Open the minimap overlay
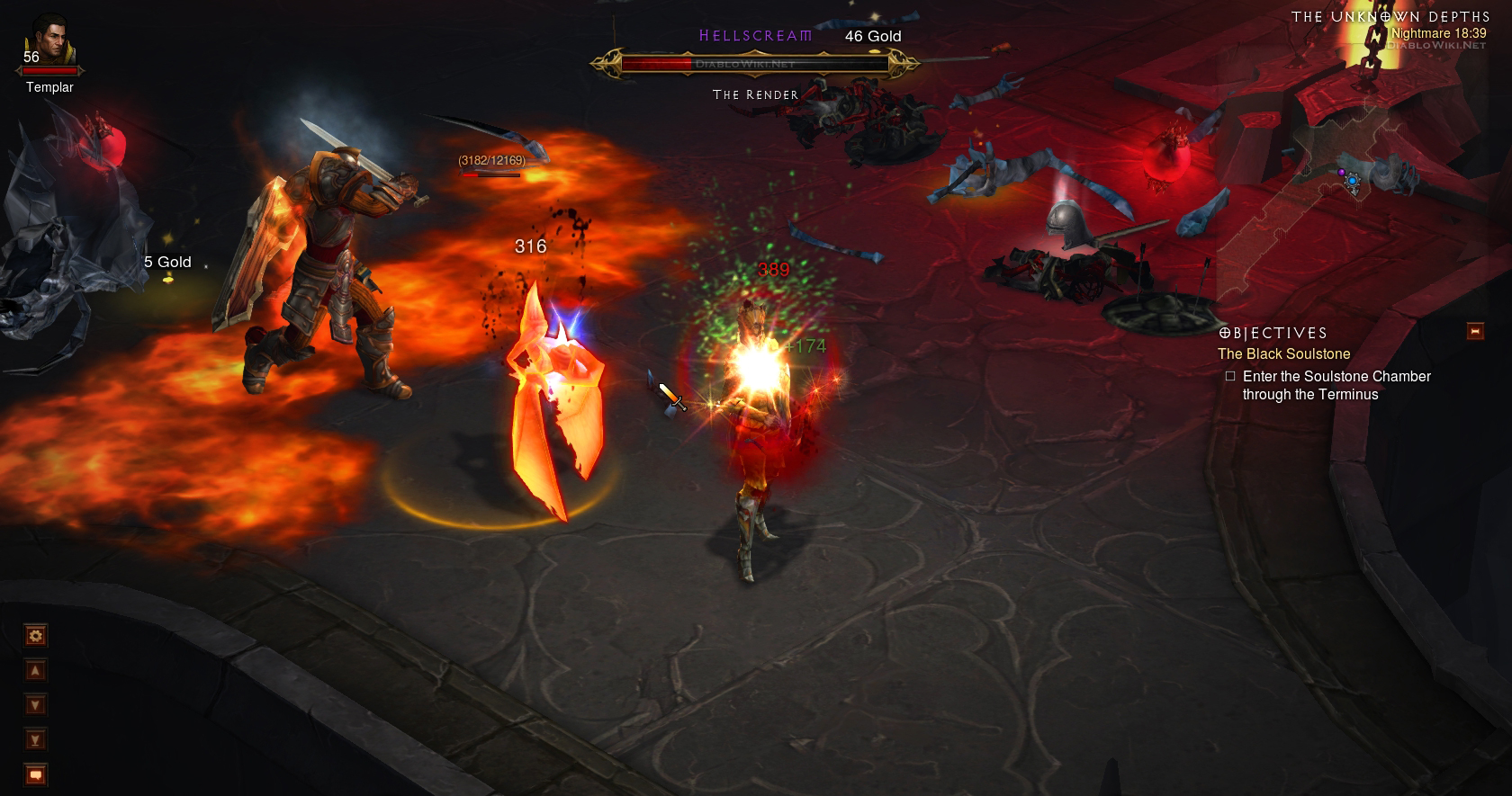Viewport: 1512px width, 796px height. [1350, 180]
